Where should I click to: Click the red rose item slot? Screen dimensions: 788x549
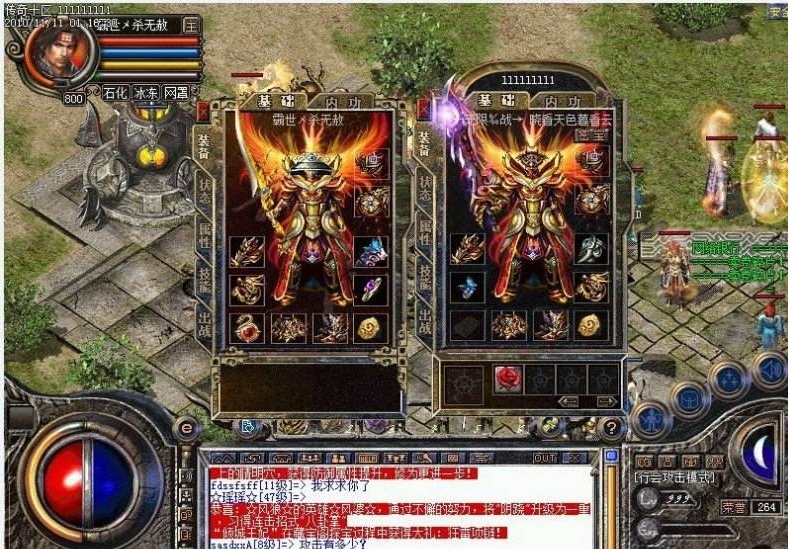coord(507,378)
